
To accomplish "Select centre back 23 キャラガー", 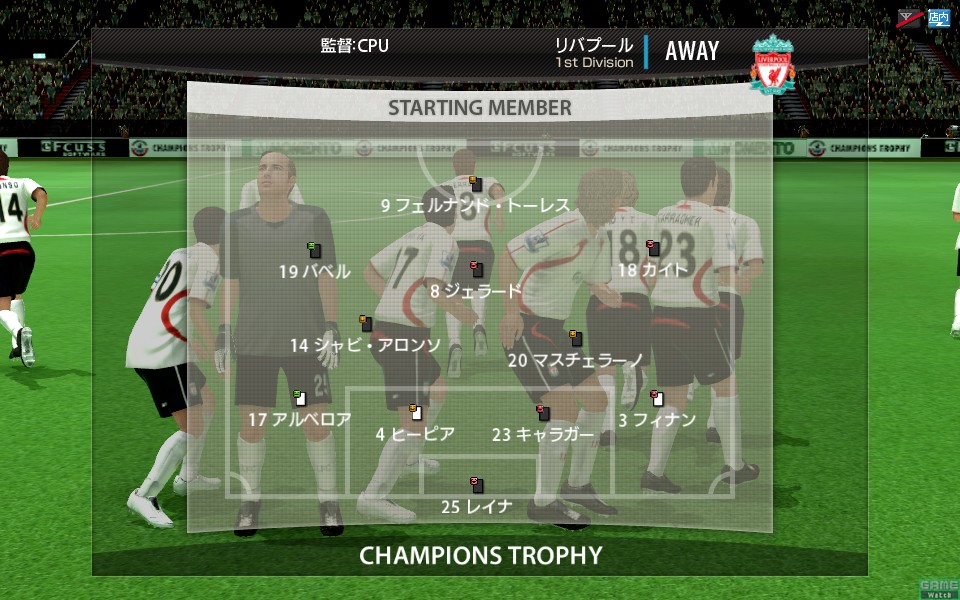I will point(543,434).
